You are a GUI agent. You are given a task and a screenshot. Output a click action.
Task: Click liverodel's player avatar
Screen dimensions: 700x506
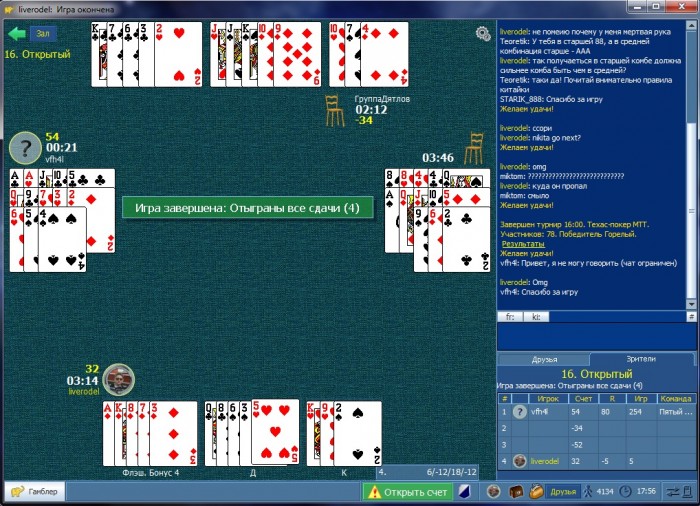coord(118,380)
